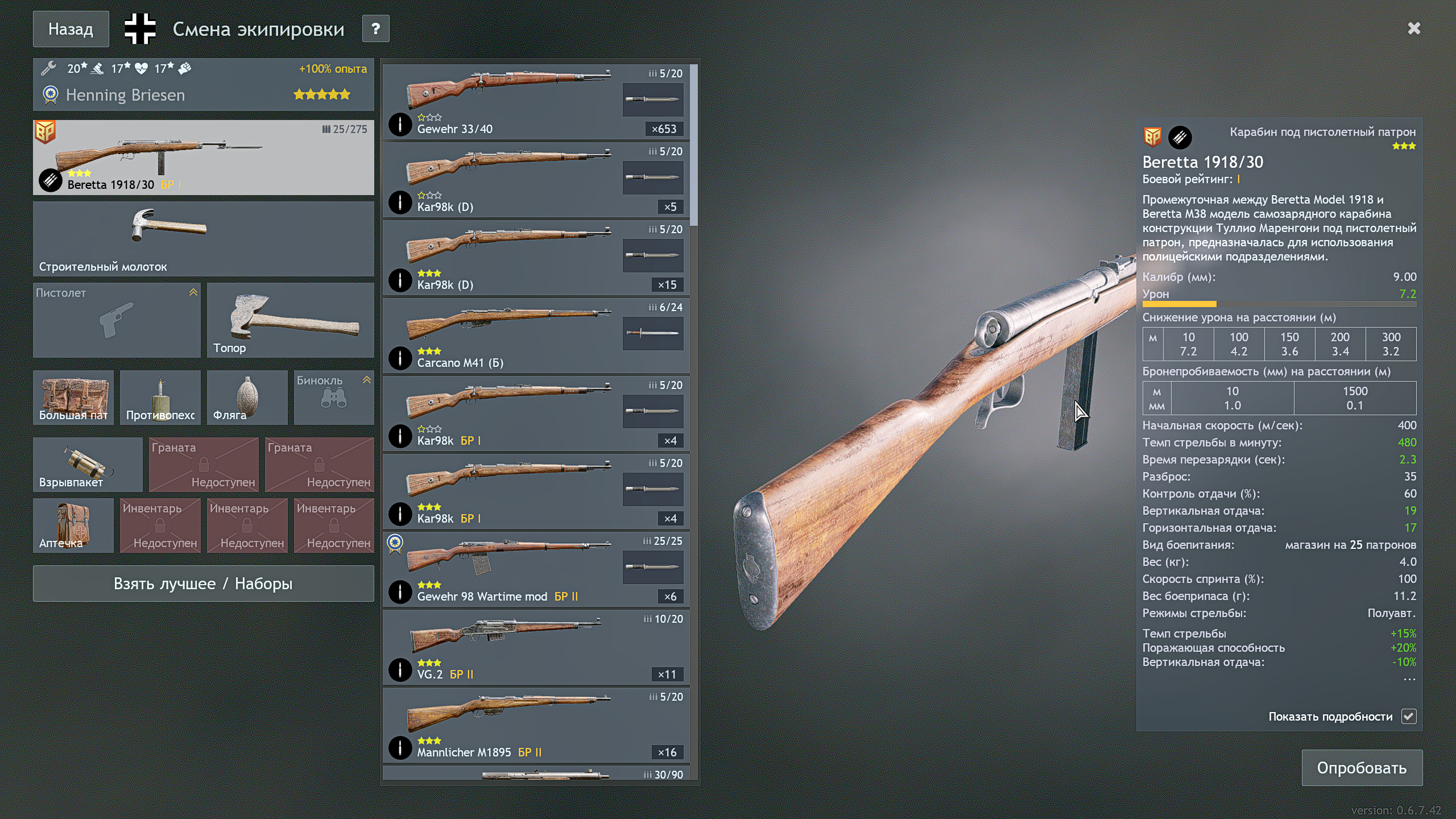Viewport: 1456px width, 819px height.
Task: Open the empty Пистолет slot
Action: pos(117,320)
